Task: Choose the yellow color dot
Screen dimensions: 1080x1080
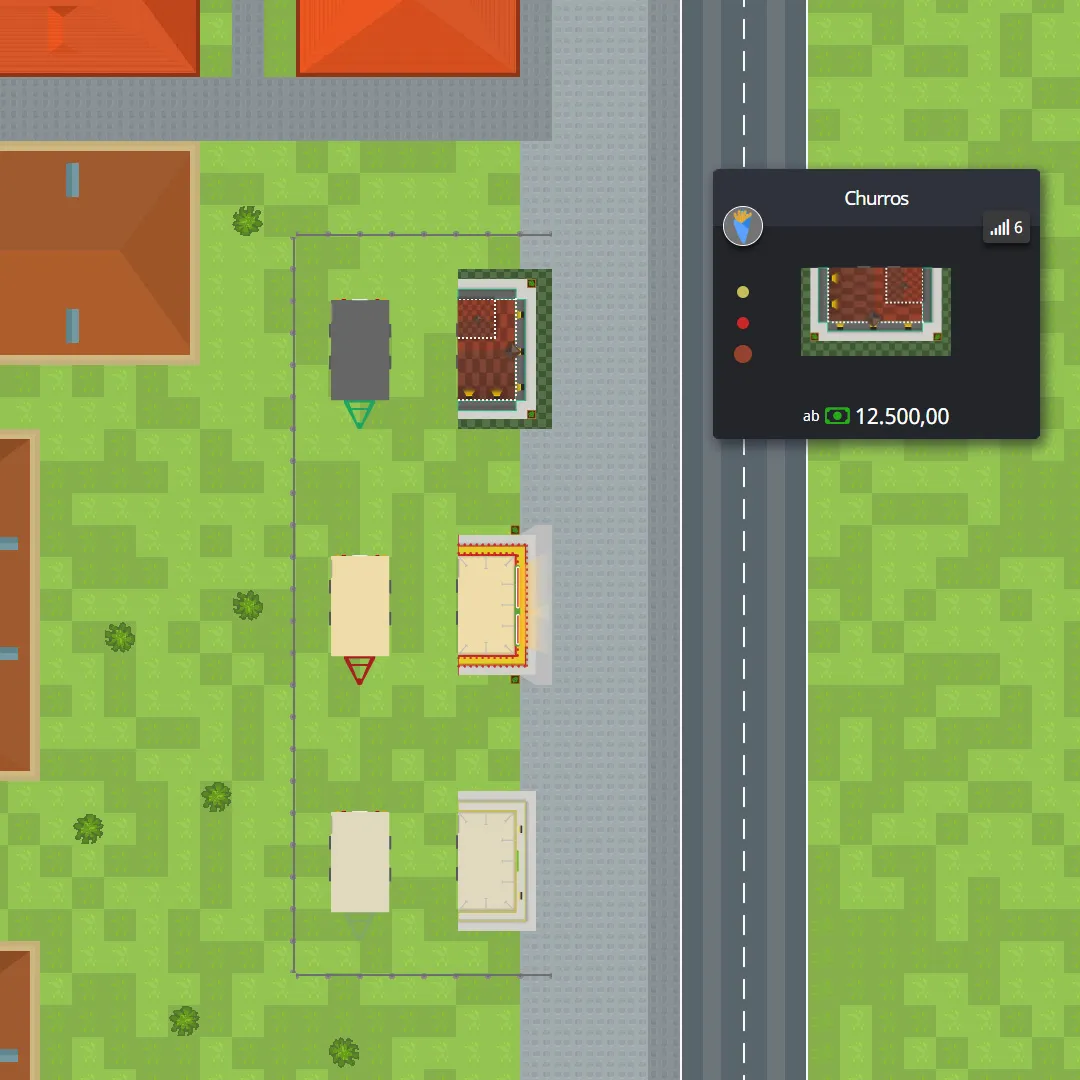Action: point(742,292)
